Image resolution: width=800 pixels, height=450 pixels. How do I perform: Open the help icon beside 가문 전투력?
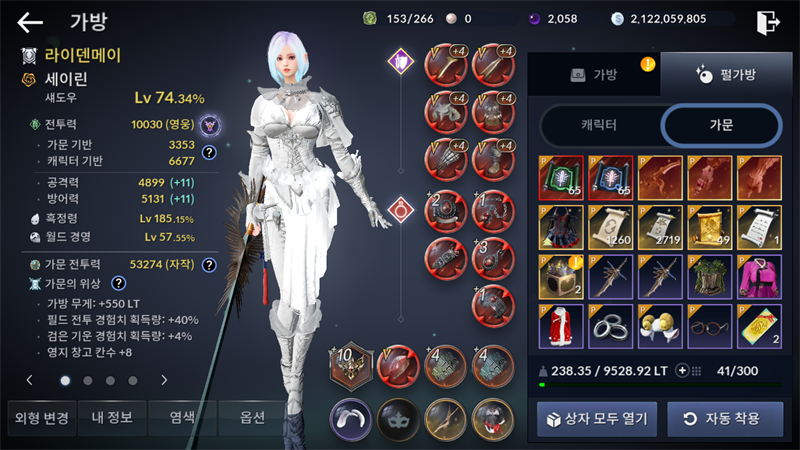(209, 265)
